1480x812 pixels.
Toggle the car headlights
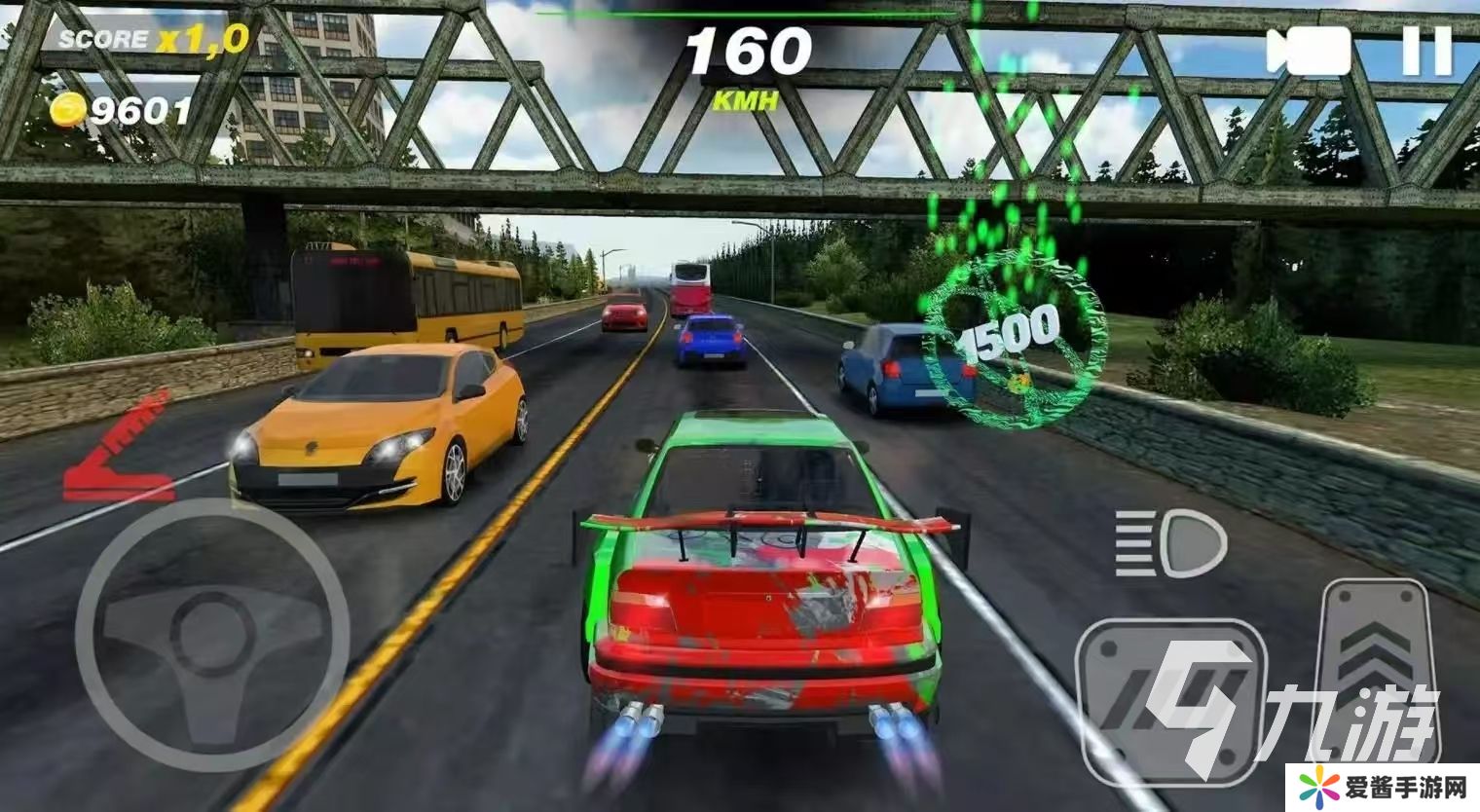point(1170,543)
